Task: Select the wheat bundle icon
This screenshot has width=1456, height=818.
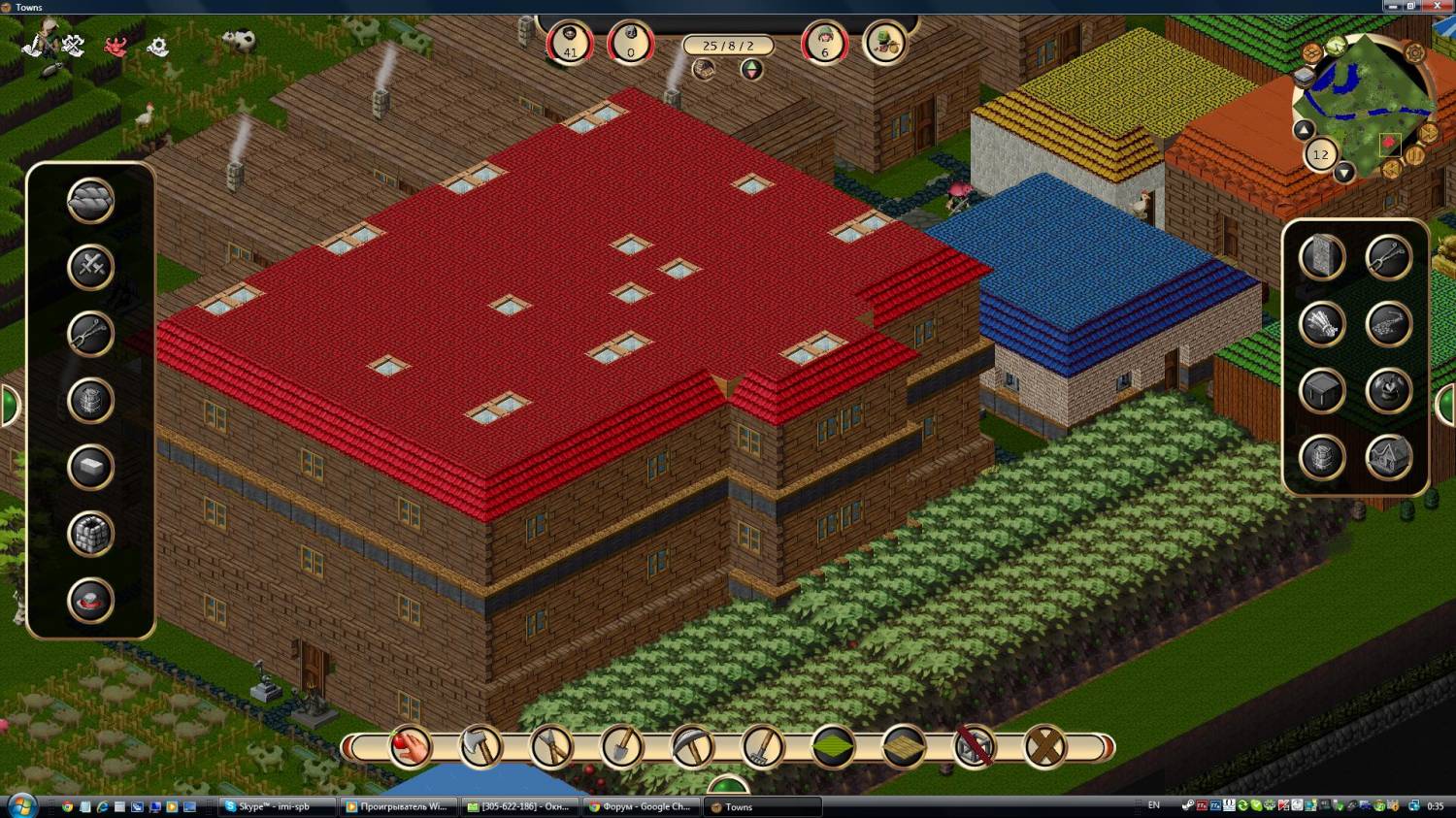Action: coord(1322,325)
